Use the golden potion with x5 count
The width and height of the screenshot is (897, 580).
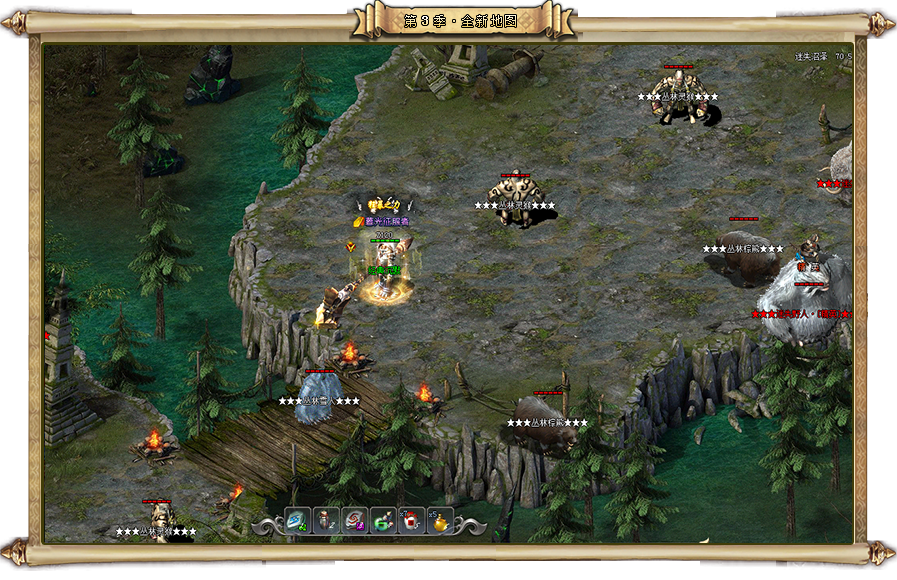(x=440, y=521)
